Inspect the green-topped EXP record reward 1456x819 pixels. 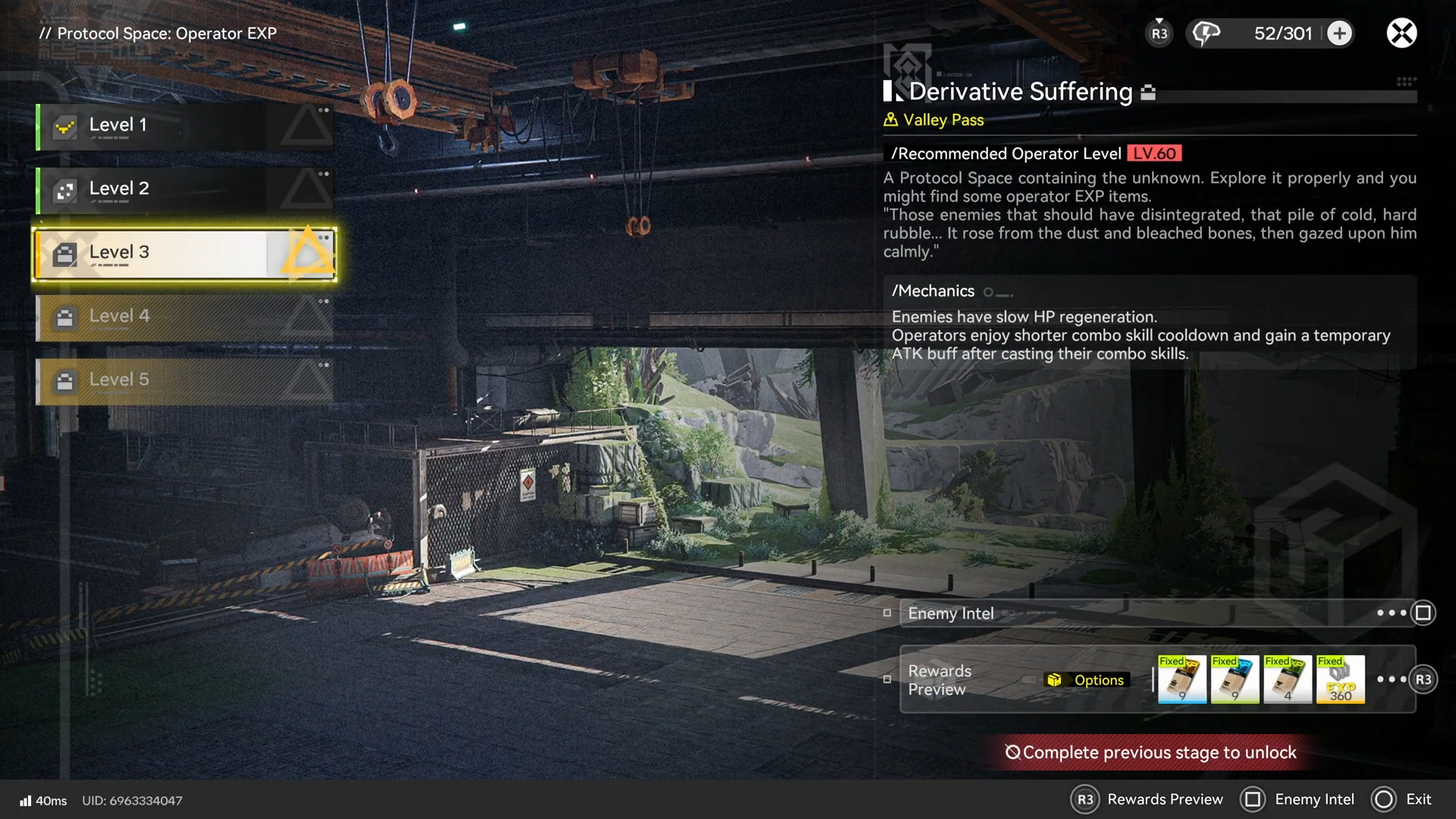click(x=1288, y=679)
